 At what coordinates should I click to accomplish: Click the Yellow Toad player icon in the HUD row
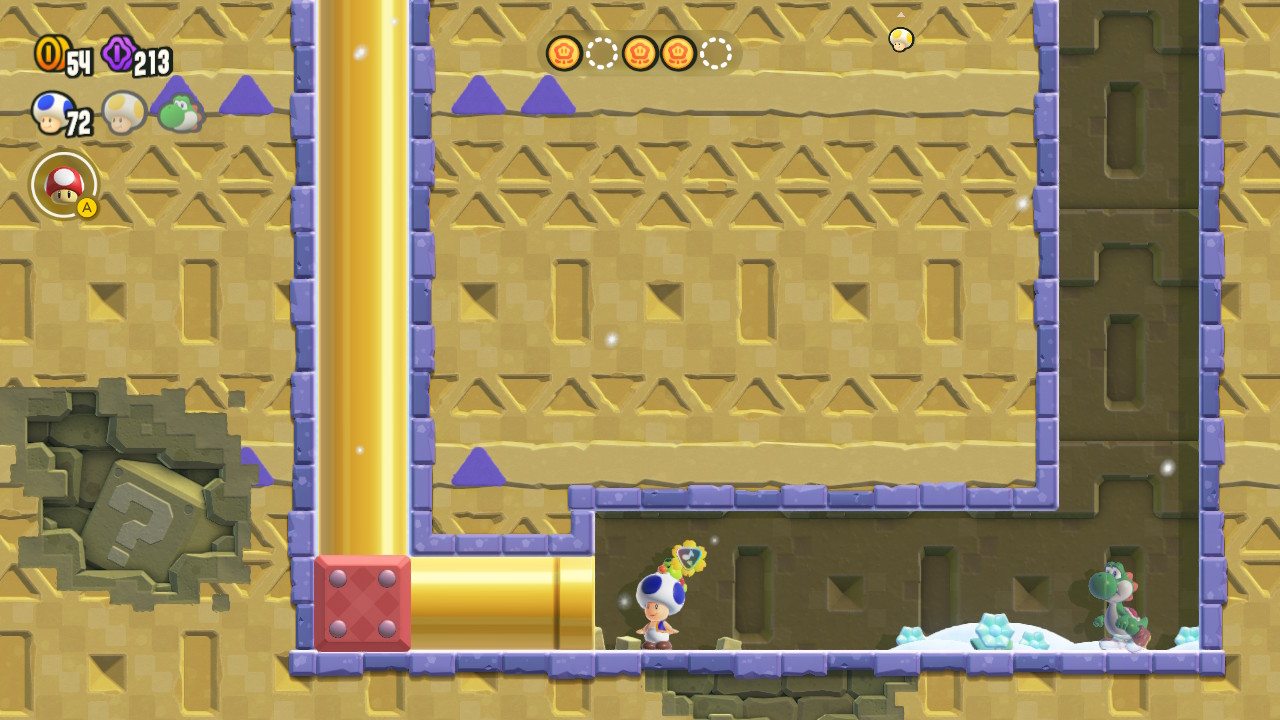tap(124, 112)
